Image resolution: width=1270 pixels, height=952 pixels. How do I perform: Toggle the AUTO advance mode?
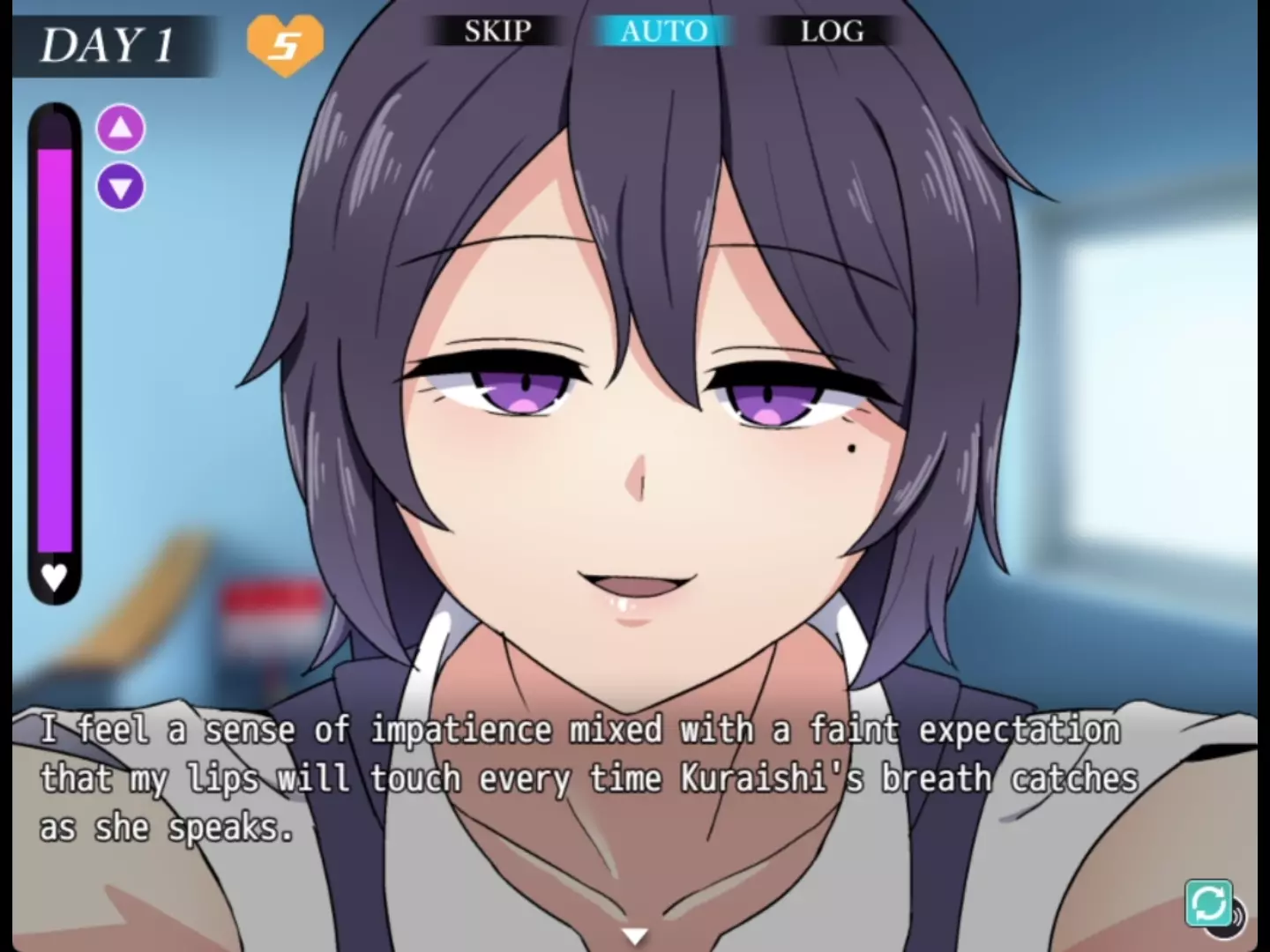[663, 32]
